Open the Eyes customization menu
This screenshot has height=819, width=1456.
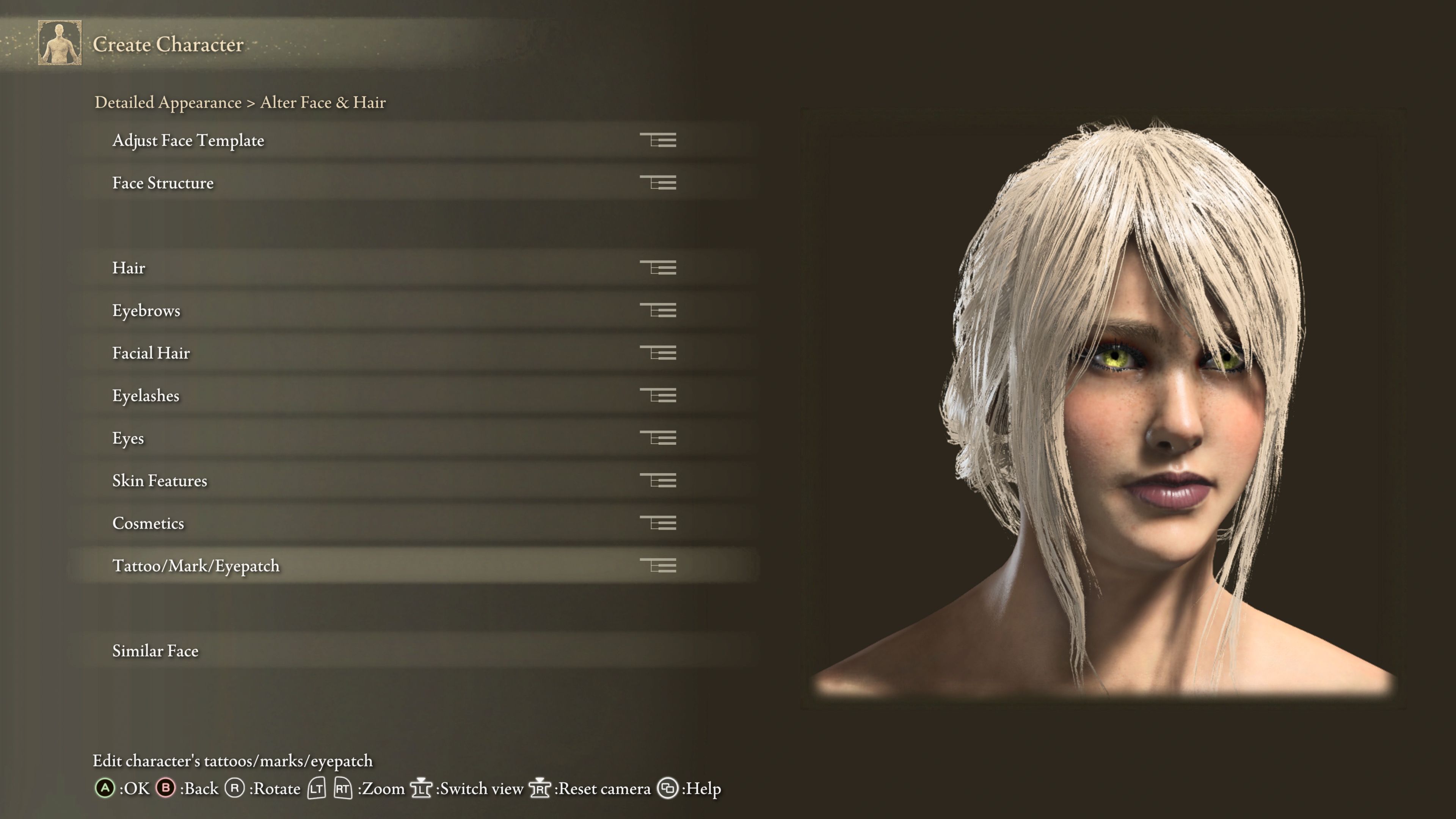click(x=128, y=438)
